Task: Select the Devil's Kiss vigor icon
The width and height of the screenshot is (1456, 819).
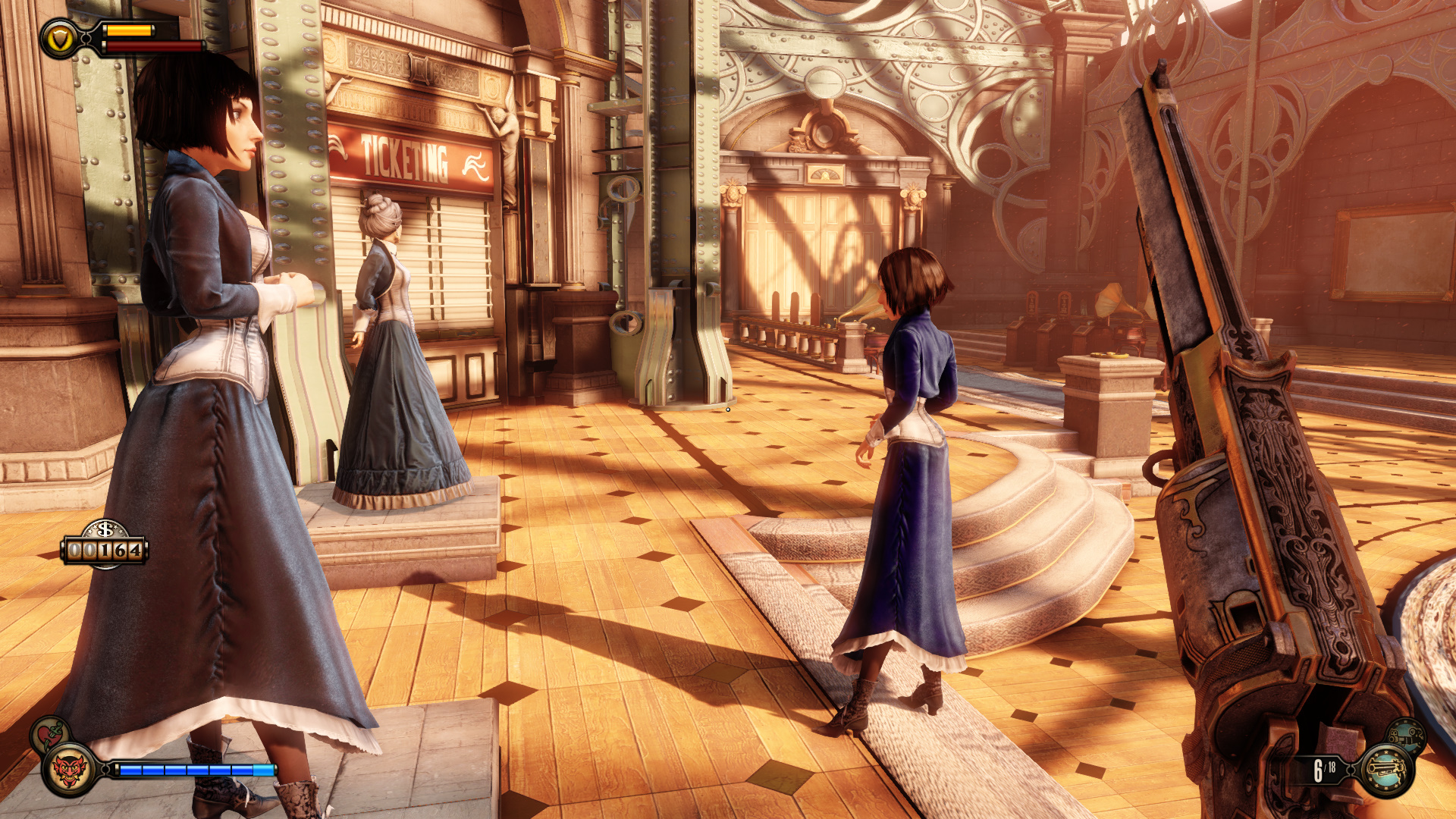Action: coord(69,770)
